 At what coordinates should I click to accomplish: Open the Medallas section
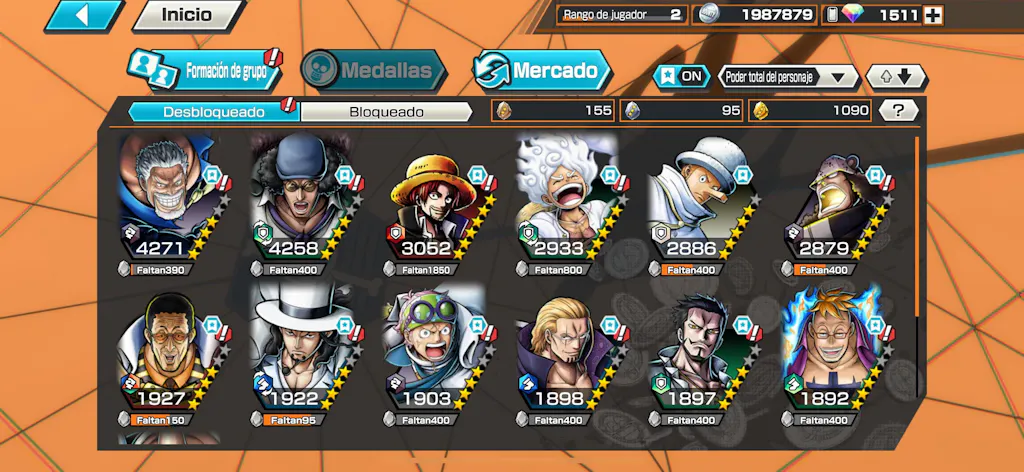pos(372,70)
